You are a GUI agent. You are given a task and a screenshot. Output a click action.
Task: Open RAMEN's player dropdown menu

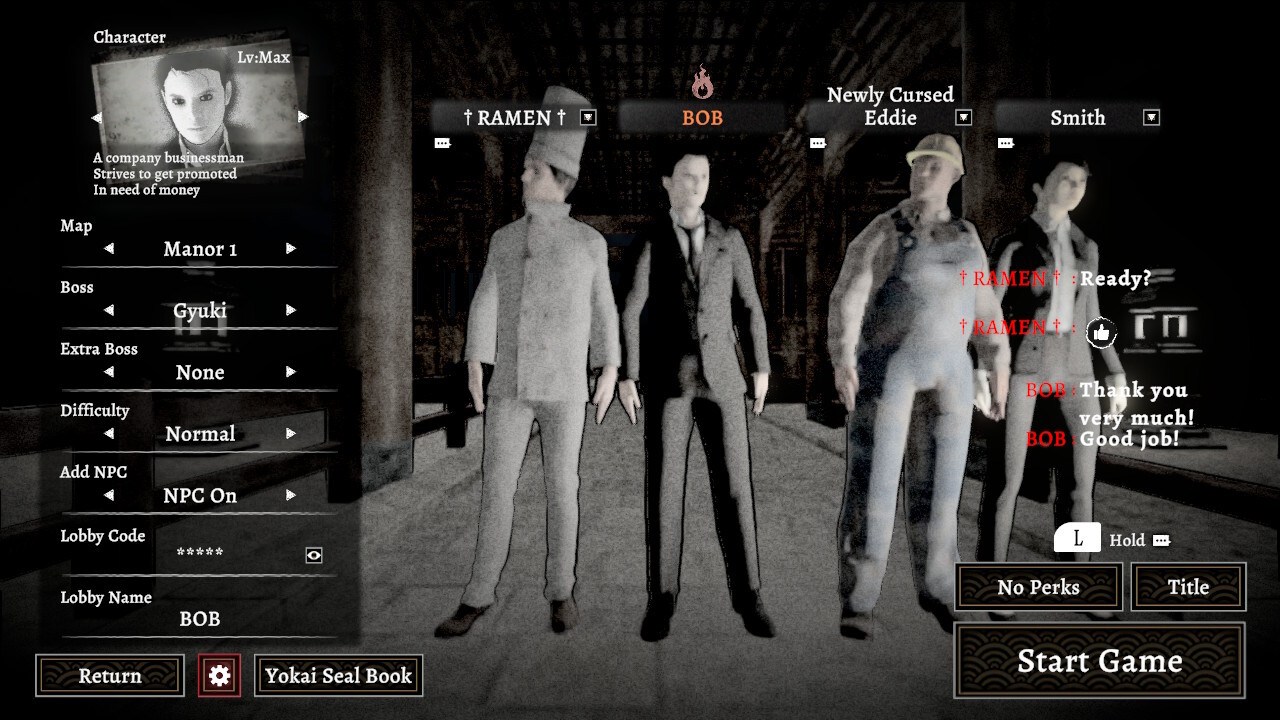click(589, 117)
